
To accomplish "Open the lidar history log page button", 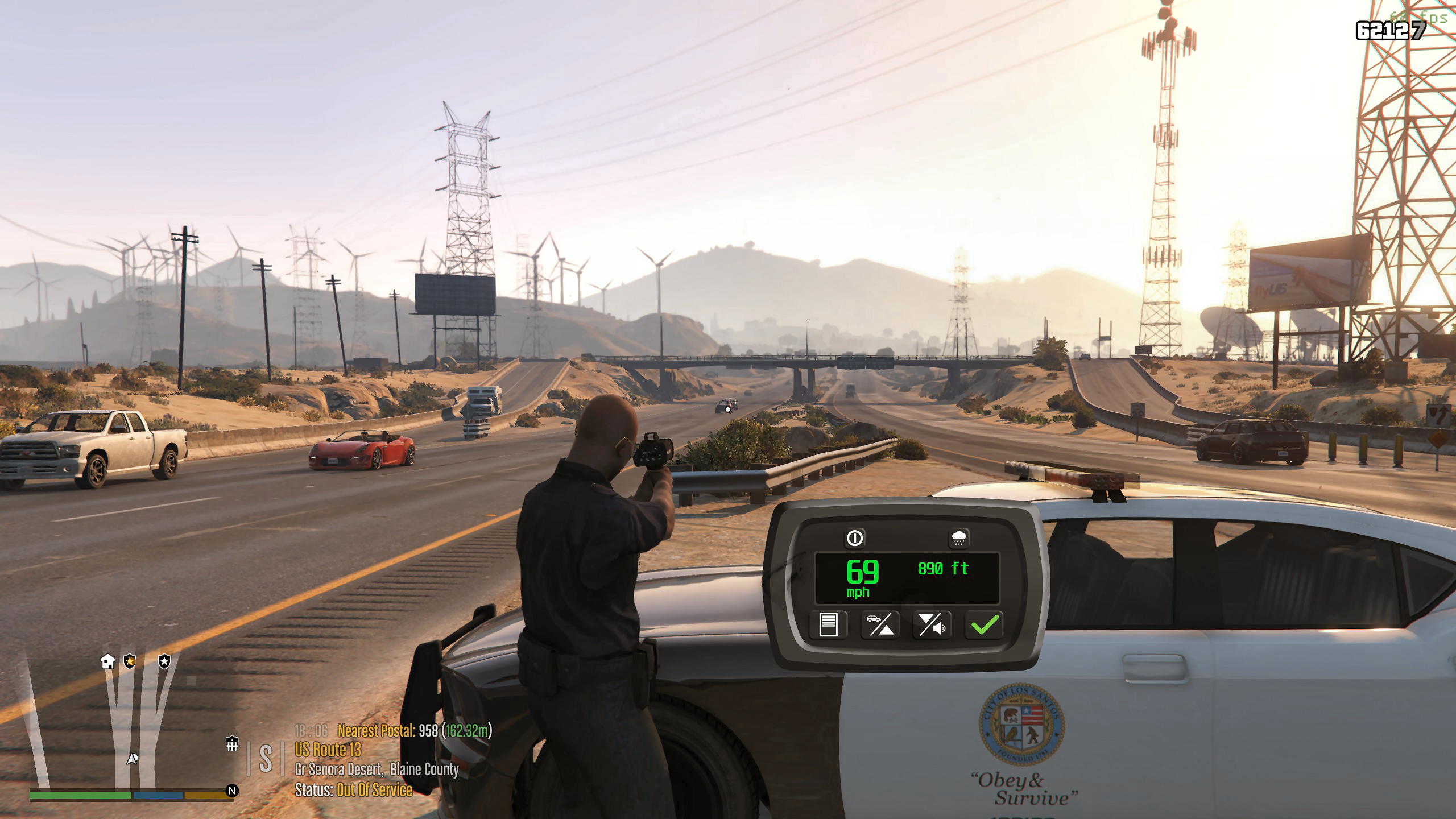I will (828, 625).
